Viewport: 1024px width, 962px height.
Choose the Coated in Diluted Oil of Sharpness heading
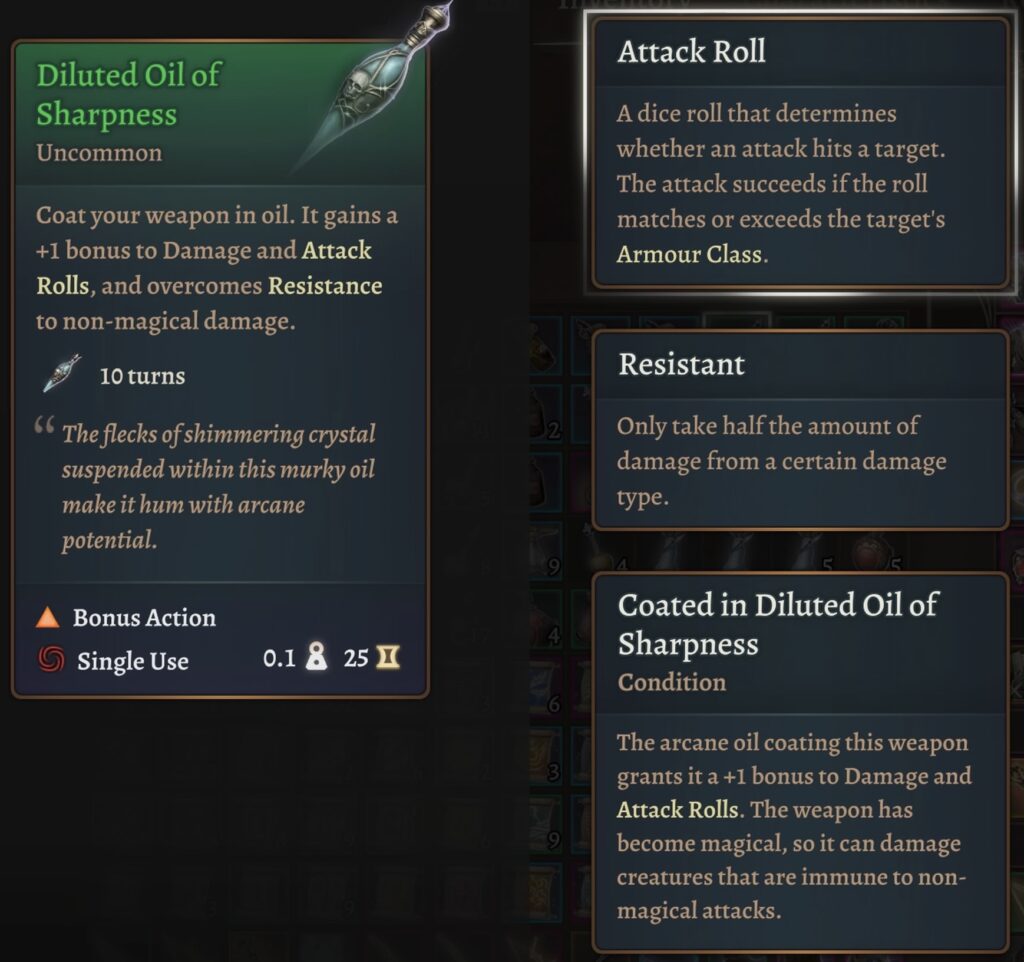click(777, 624)
